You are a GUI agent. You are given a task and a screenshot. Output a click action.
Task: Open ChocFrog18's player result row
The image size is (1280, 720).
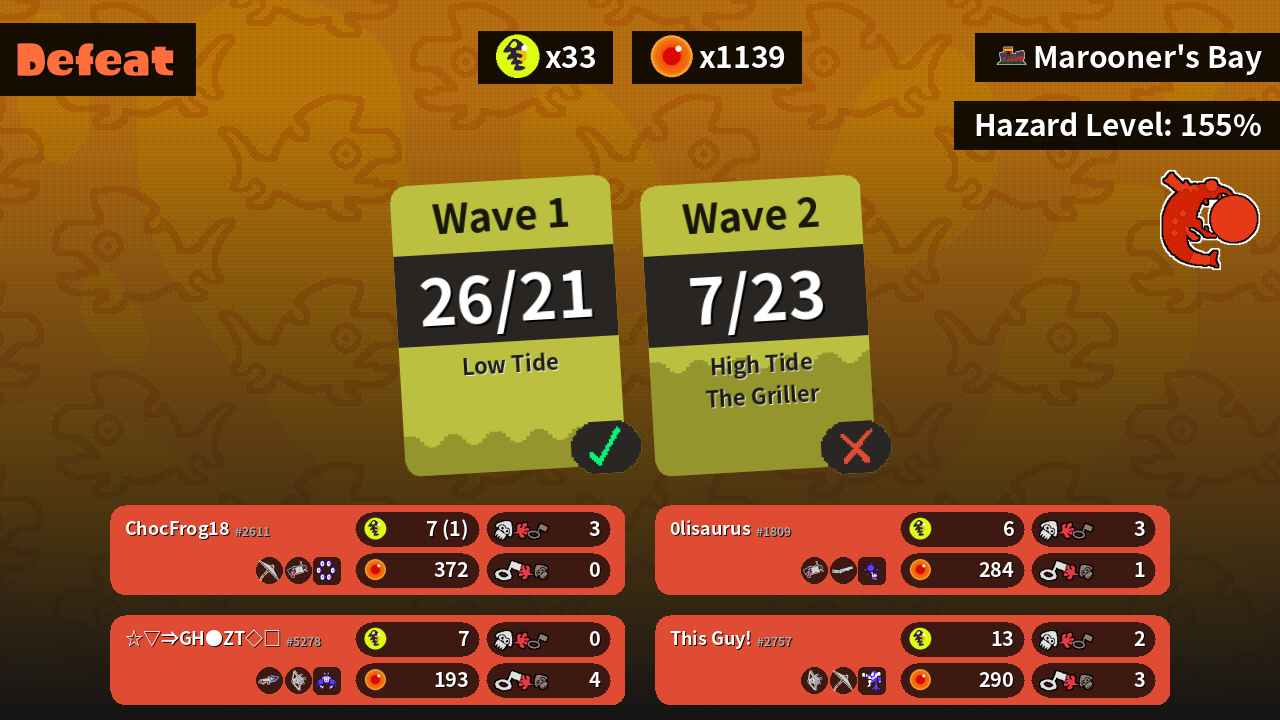(367, 550)
